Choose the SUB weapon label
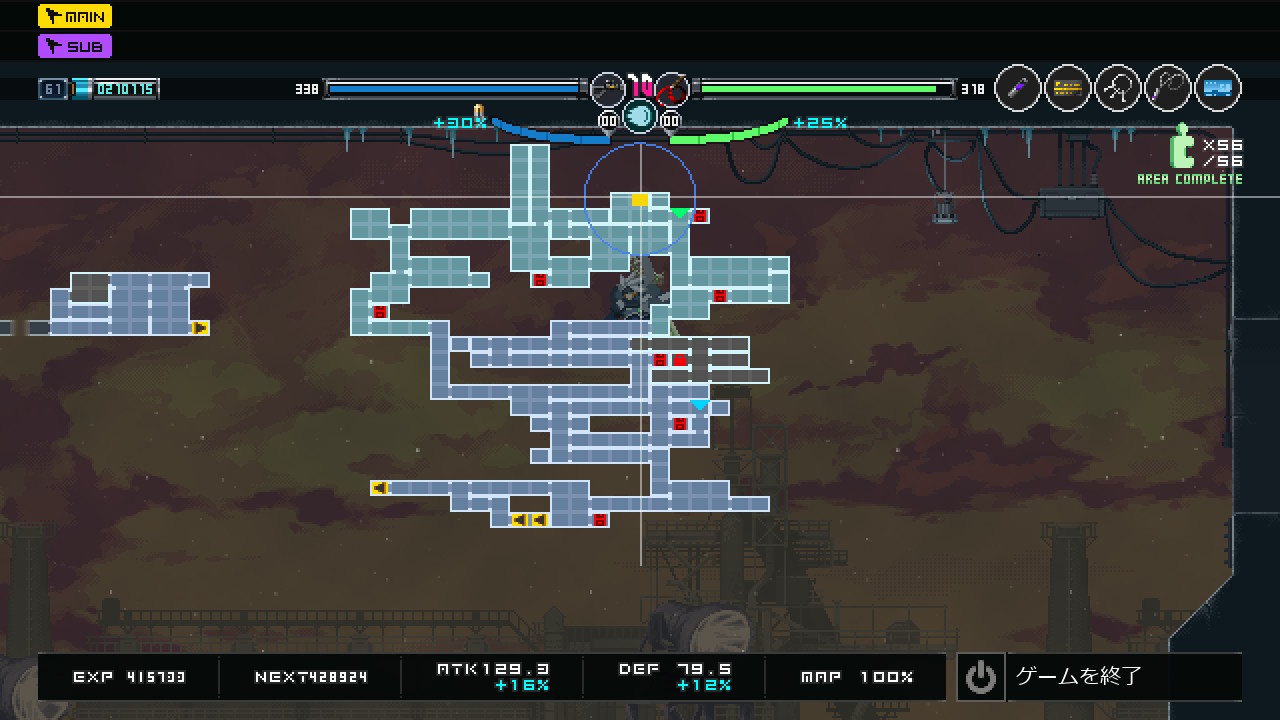Screen dimensions: 1280x720 [75, 46]
